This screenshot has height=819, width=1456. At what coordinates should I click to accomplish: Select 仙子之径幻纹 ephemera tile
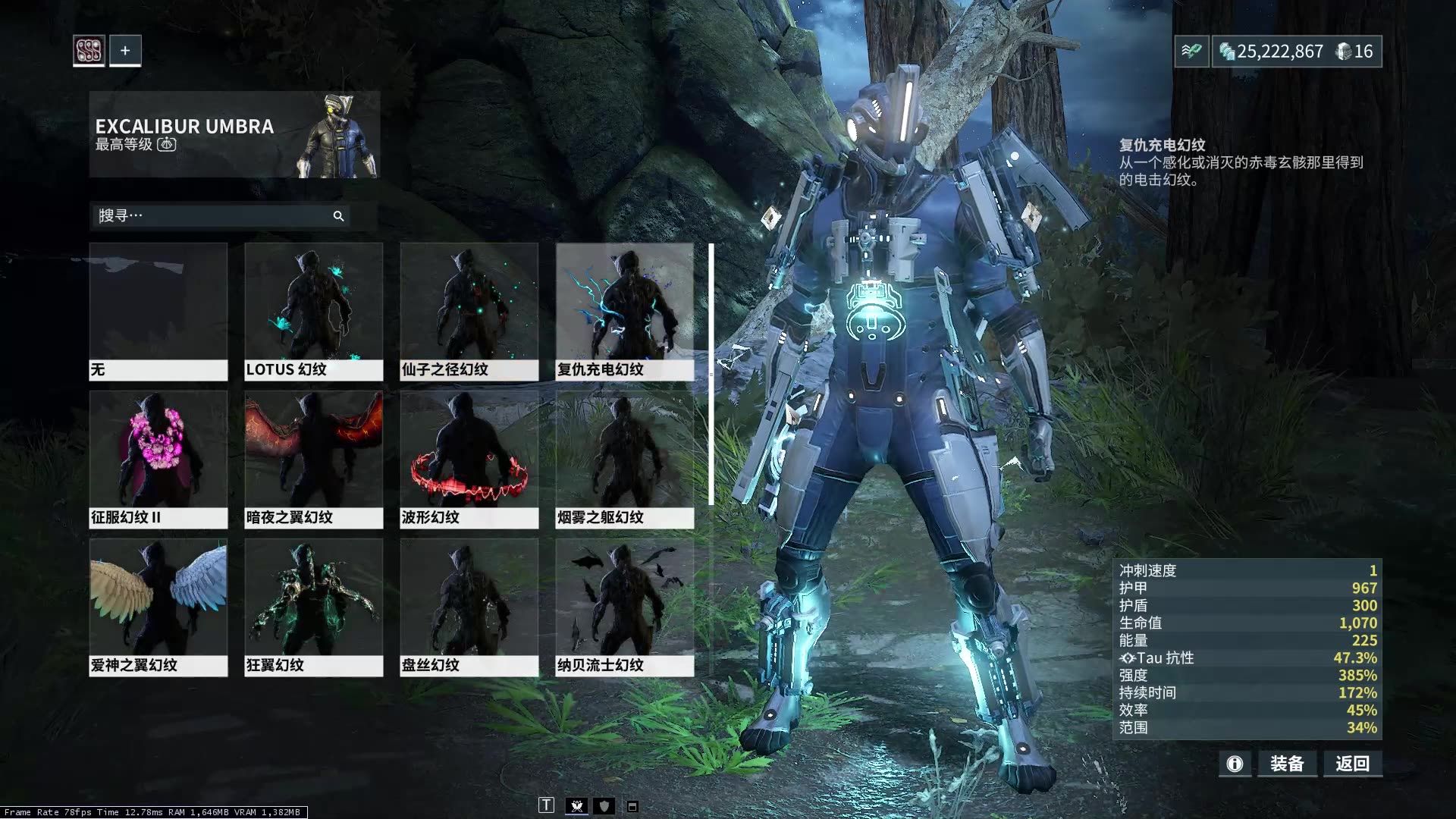[x=469, y=311]
